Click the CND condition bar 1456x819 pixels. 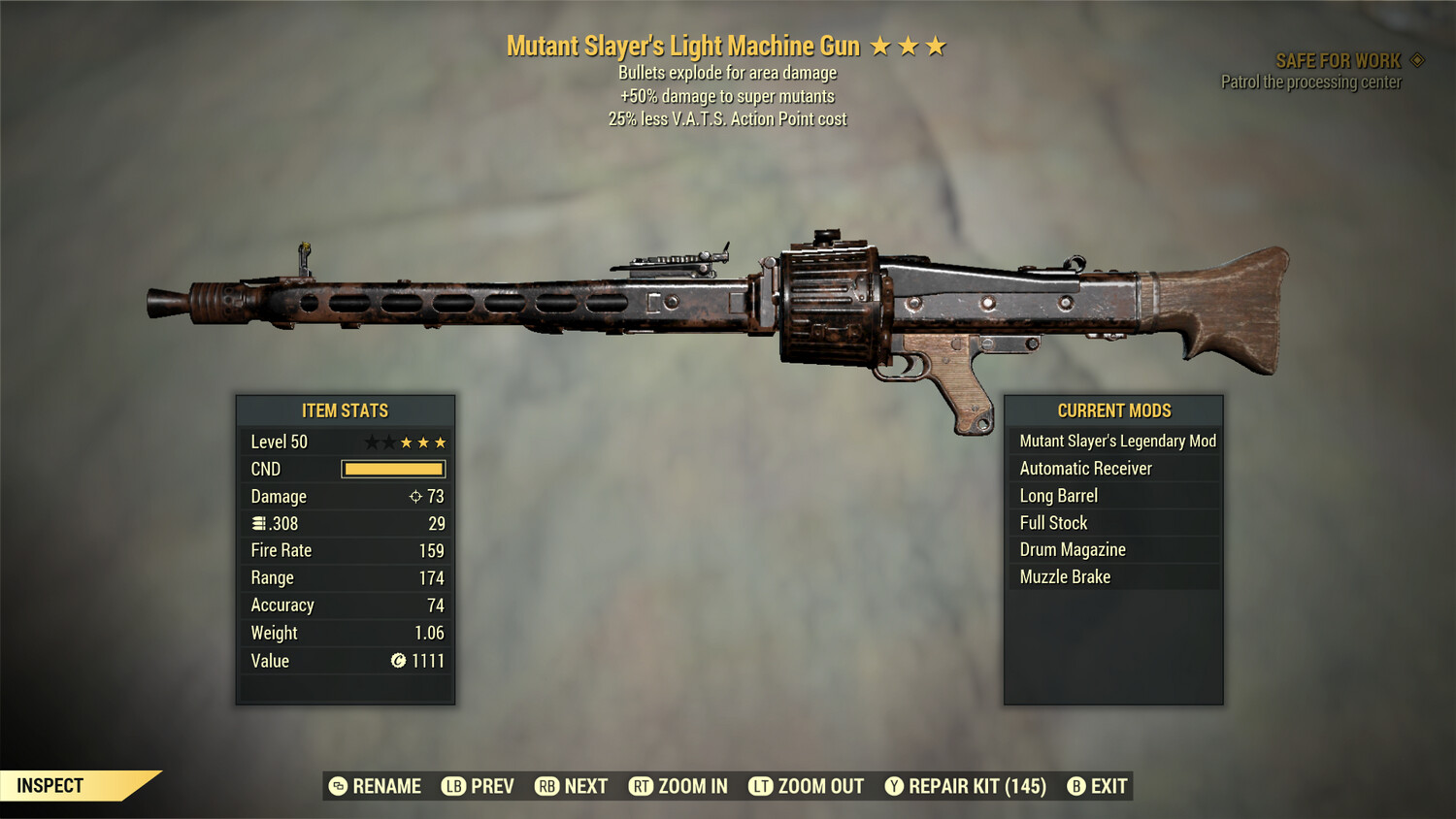point(393,469)
